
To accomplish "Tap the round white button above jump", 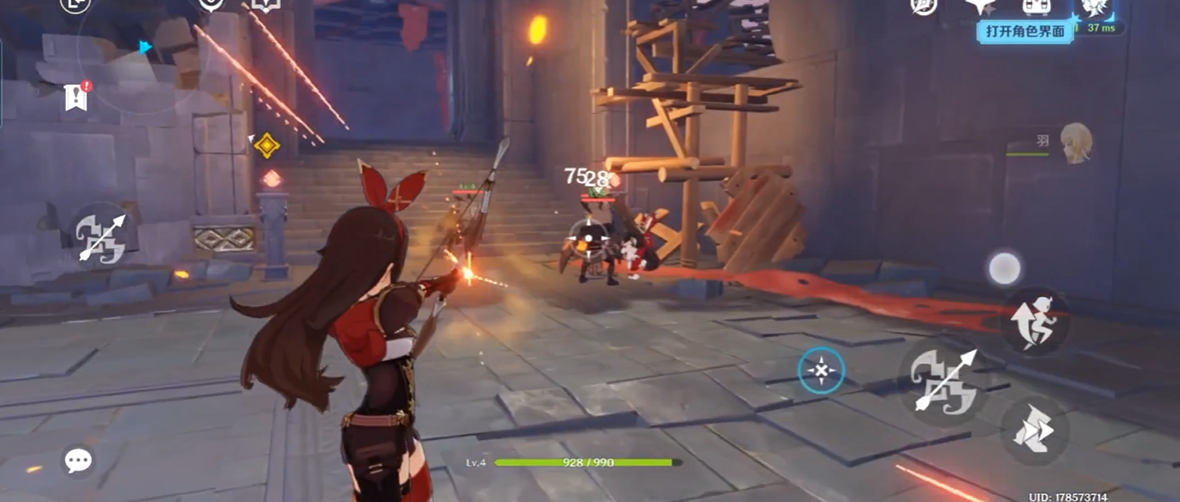I will tap(1004, 268).
